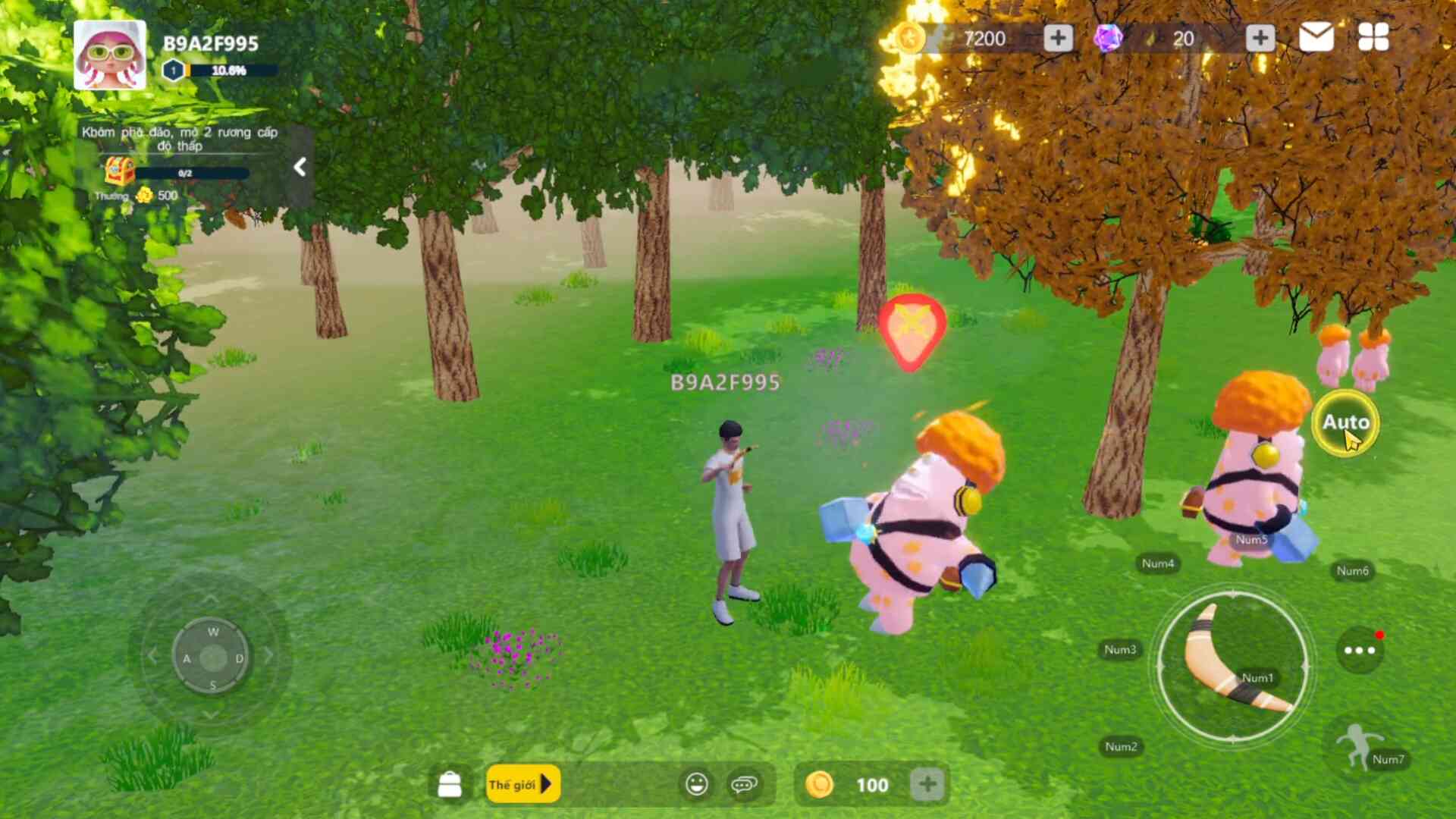
Task: Open the player avatar profile
Action: click(110, 55)
